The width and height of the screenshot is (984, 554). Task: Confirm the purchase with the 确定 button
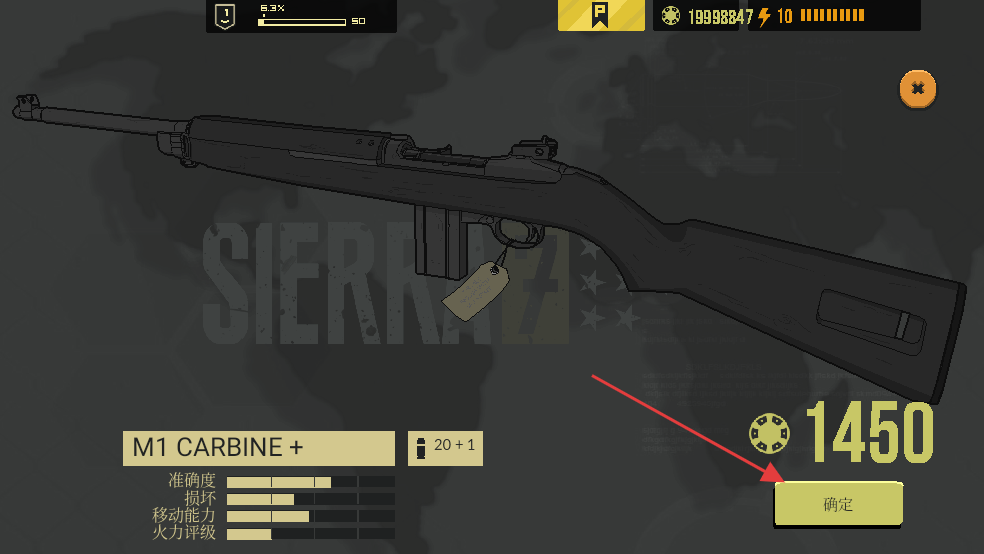pos(838,504)
